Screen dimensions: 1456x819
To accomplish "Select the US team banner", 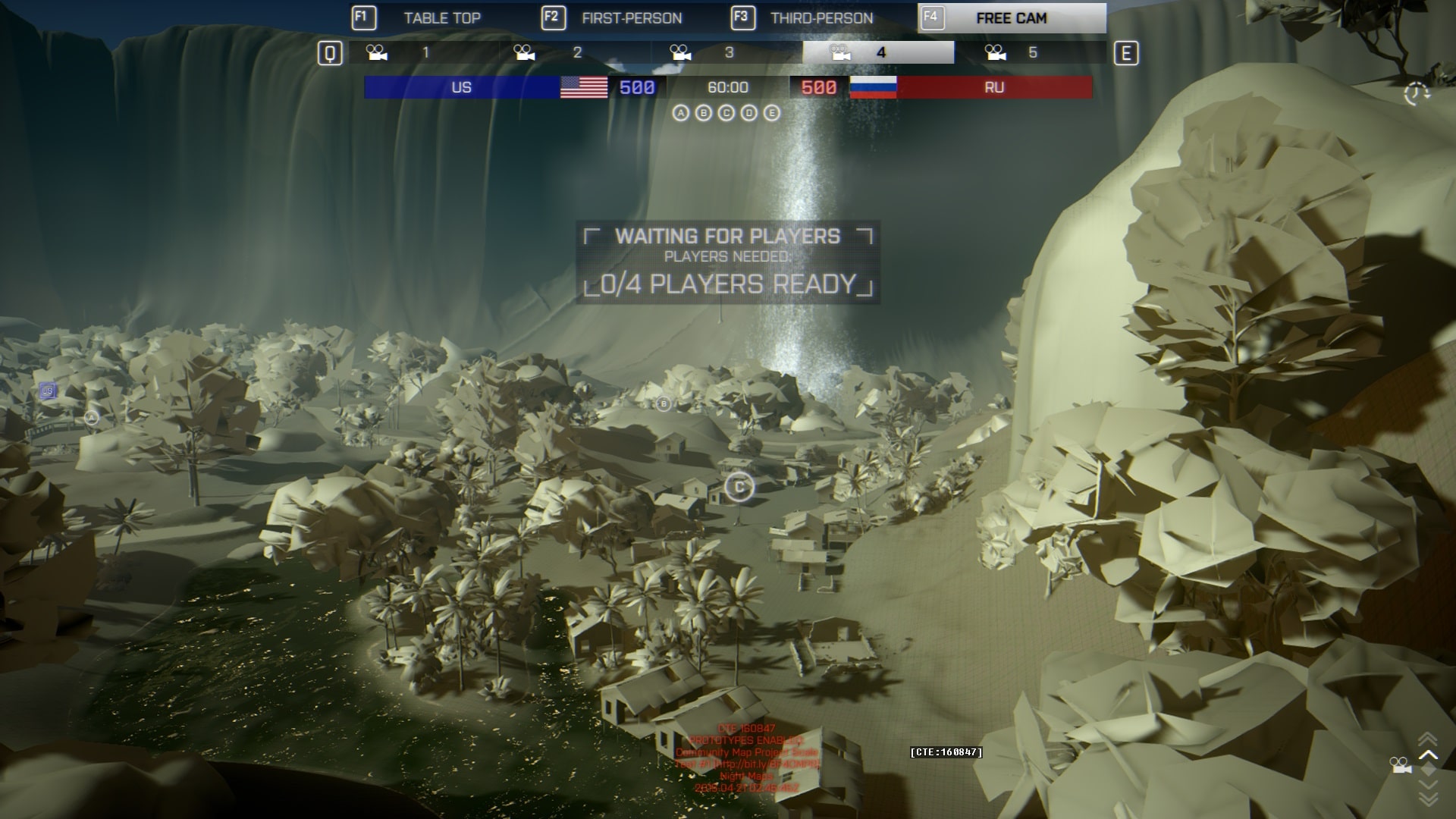I will point(462,87).
